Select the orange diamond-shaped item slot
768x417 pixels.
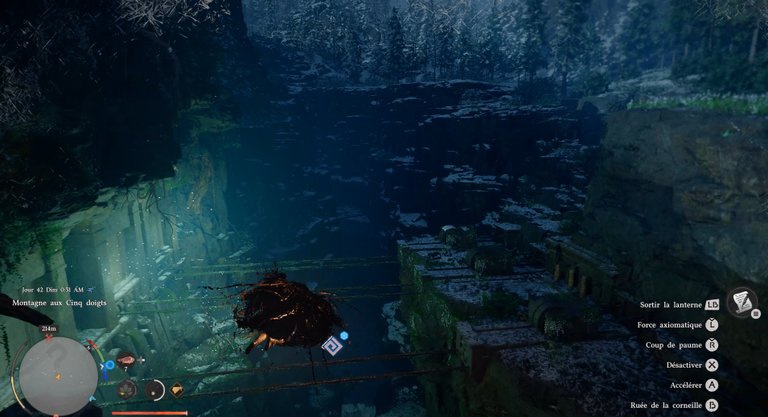click(x=178, y=390)
